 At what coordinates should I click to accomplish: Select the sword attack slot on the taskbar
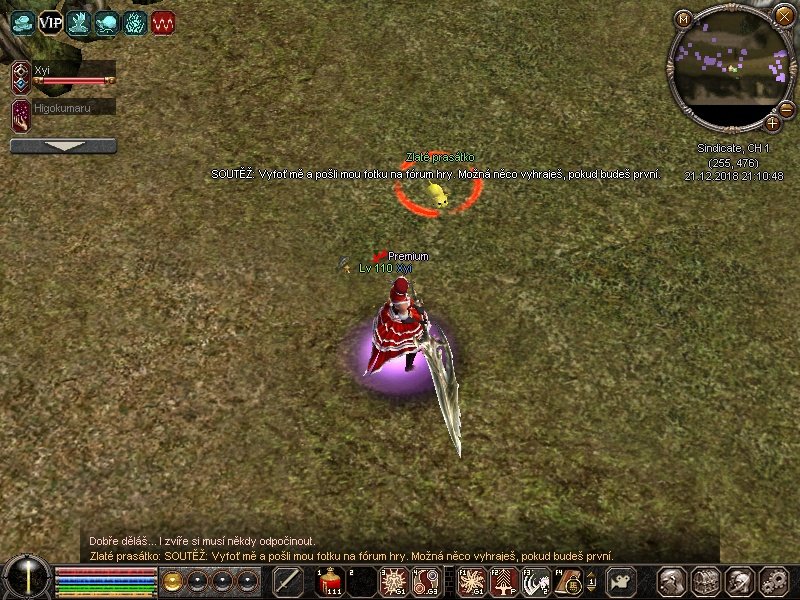coord(288,582)
